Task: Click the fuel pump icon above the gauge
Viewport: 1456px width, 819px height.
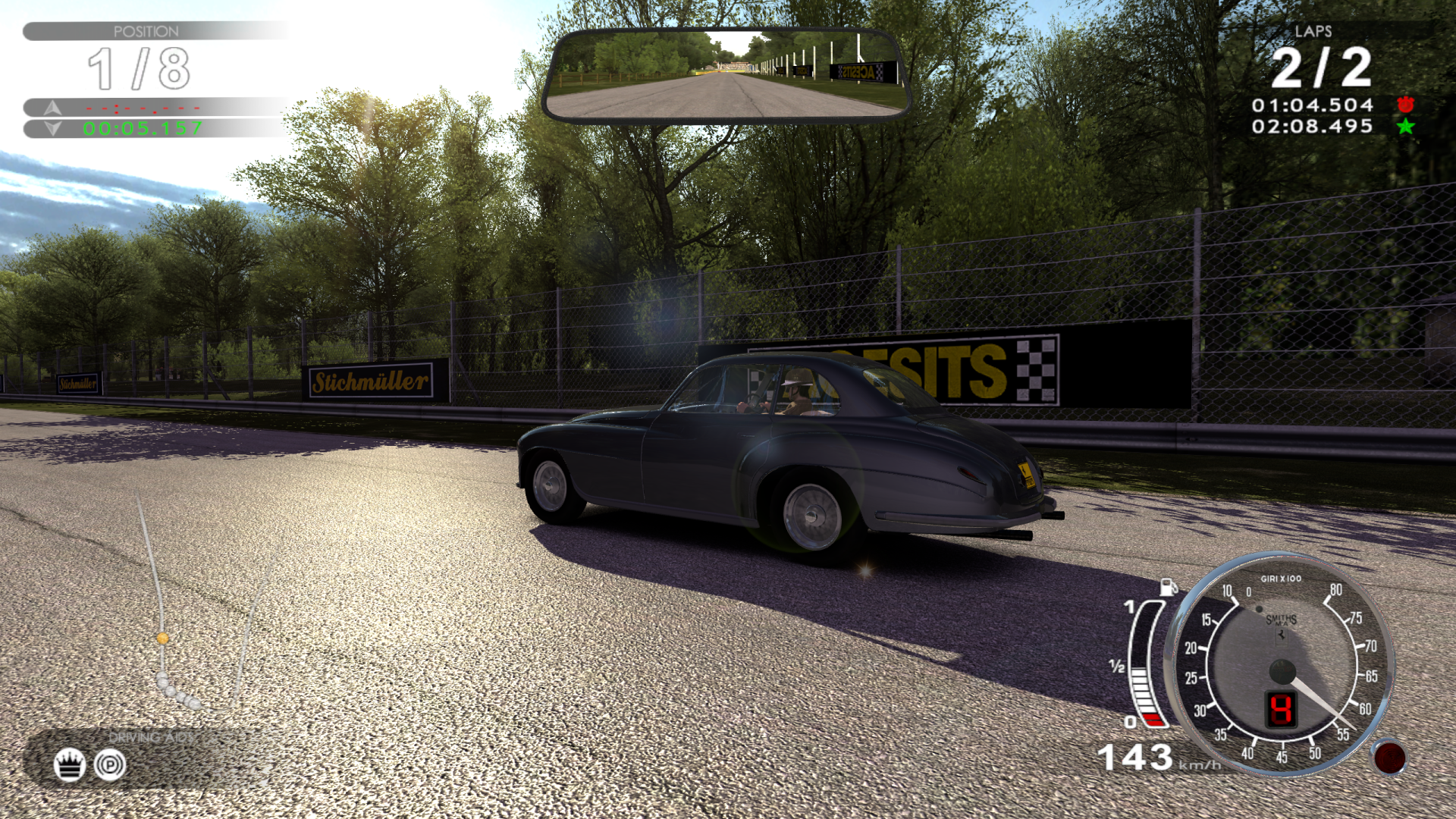Action: tap(1168, 587)
